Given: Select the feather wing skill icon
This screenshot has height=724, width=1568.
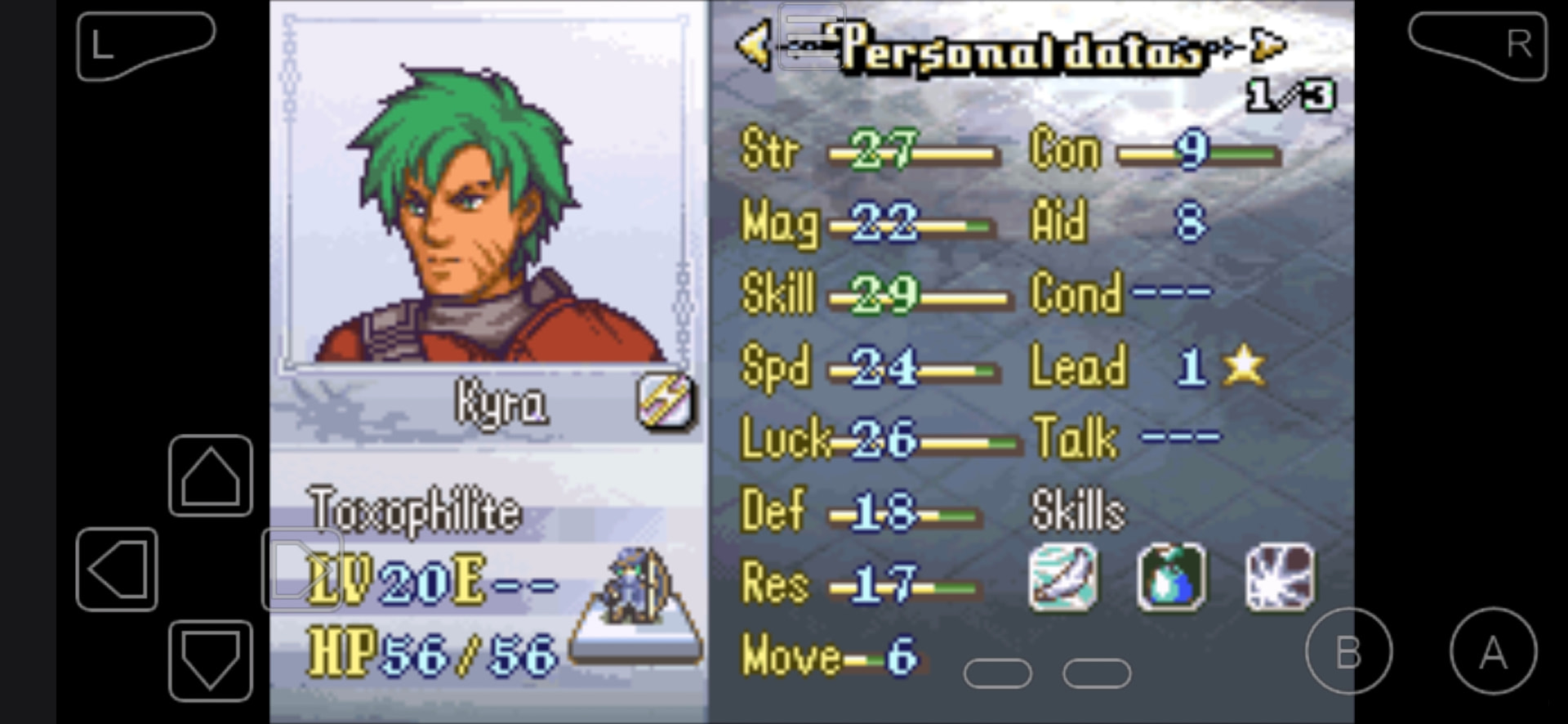Looking at the screenshot, I should coord(1062,579).
